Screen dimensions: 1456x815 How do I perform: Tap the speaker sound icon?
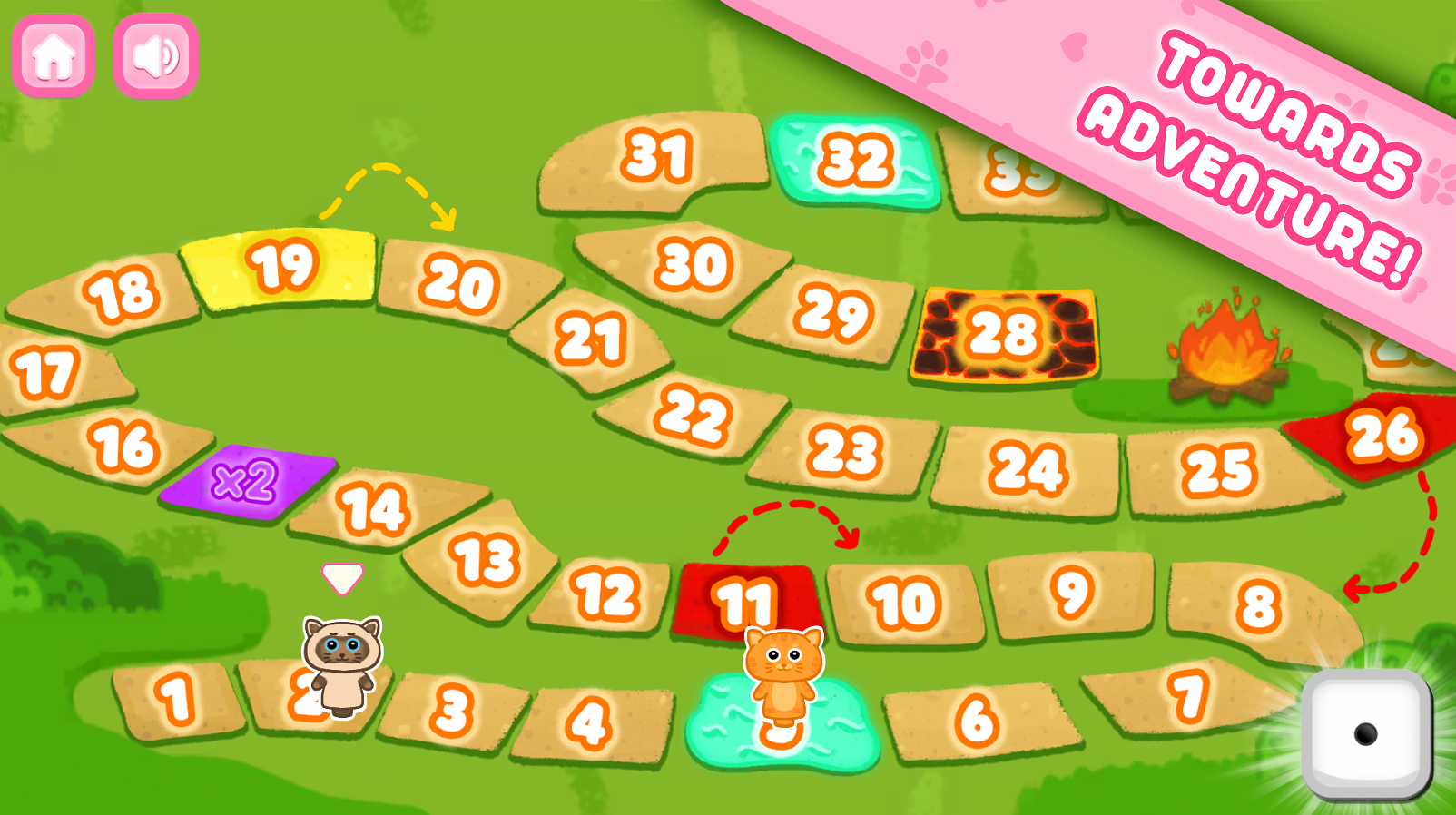coord(154,56)
